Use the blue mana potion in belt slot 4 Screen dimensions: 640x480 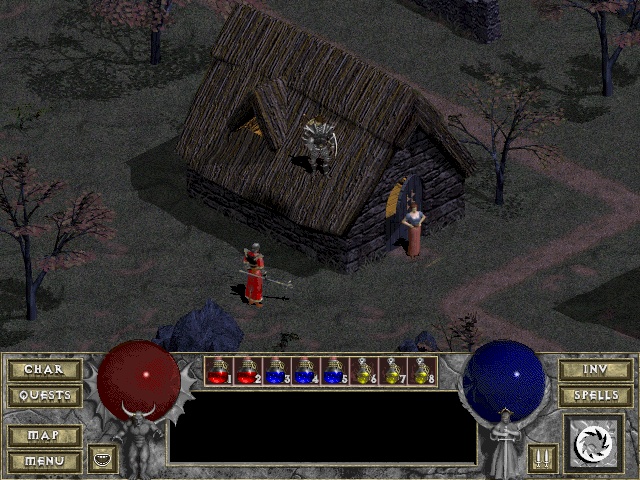coord(306,371)
